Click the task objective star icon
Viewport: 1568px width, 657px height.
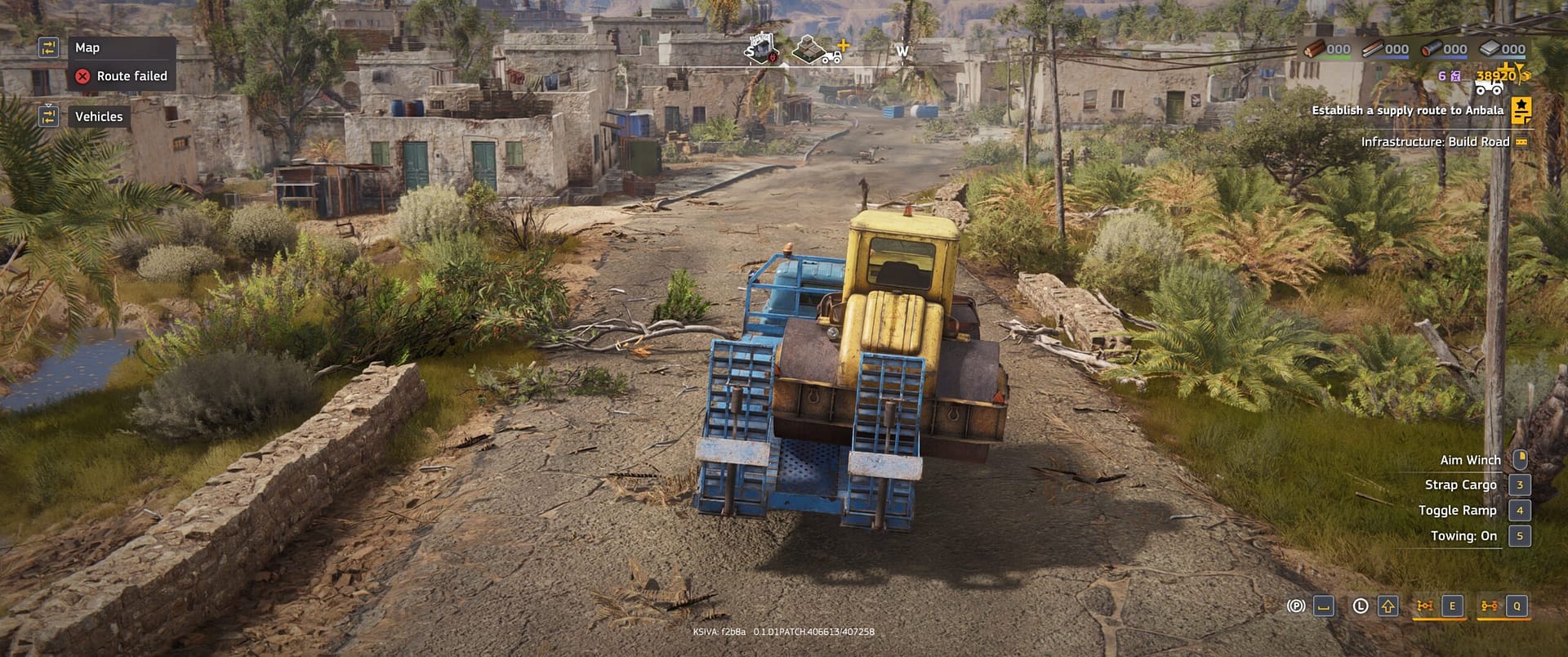[x=1520, y=108]
